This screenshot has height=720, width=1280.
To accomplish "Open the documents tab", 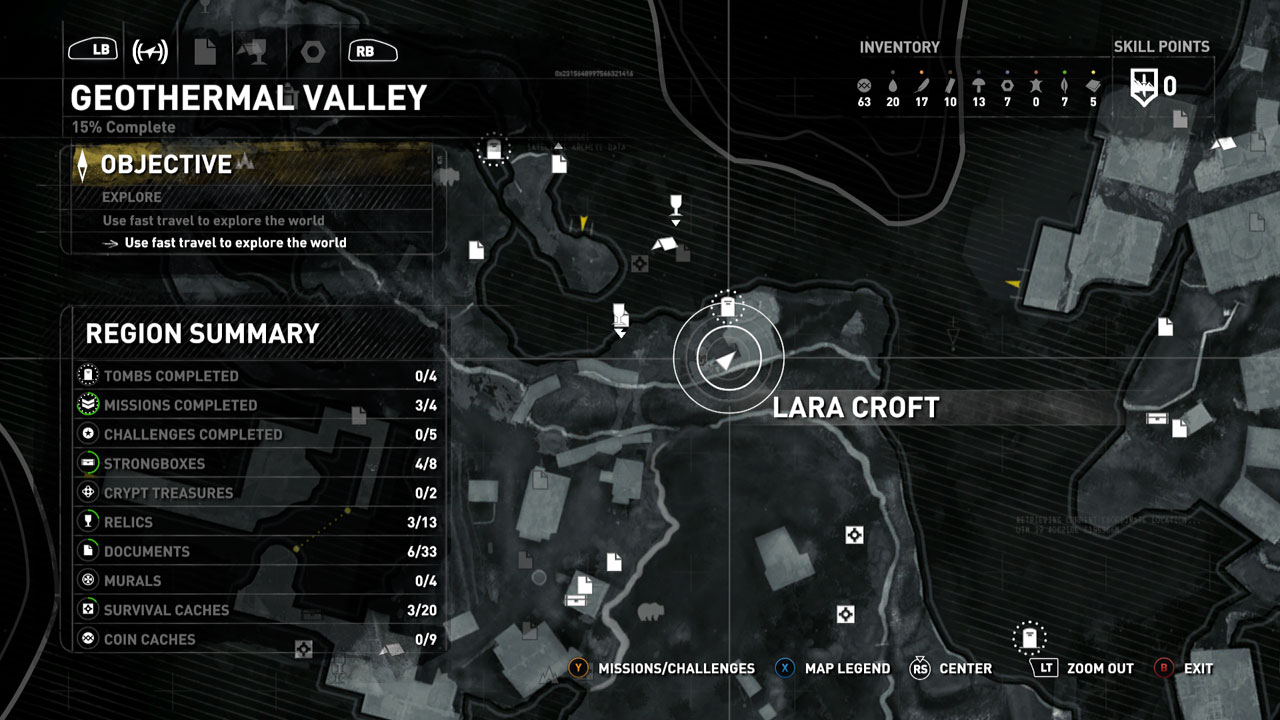I will pos(204,51).
